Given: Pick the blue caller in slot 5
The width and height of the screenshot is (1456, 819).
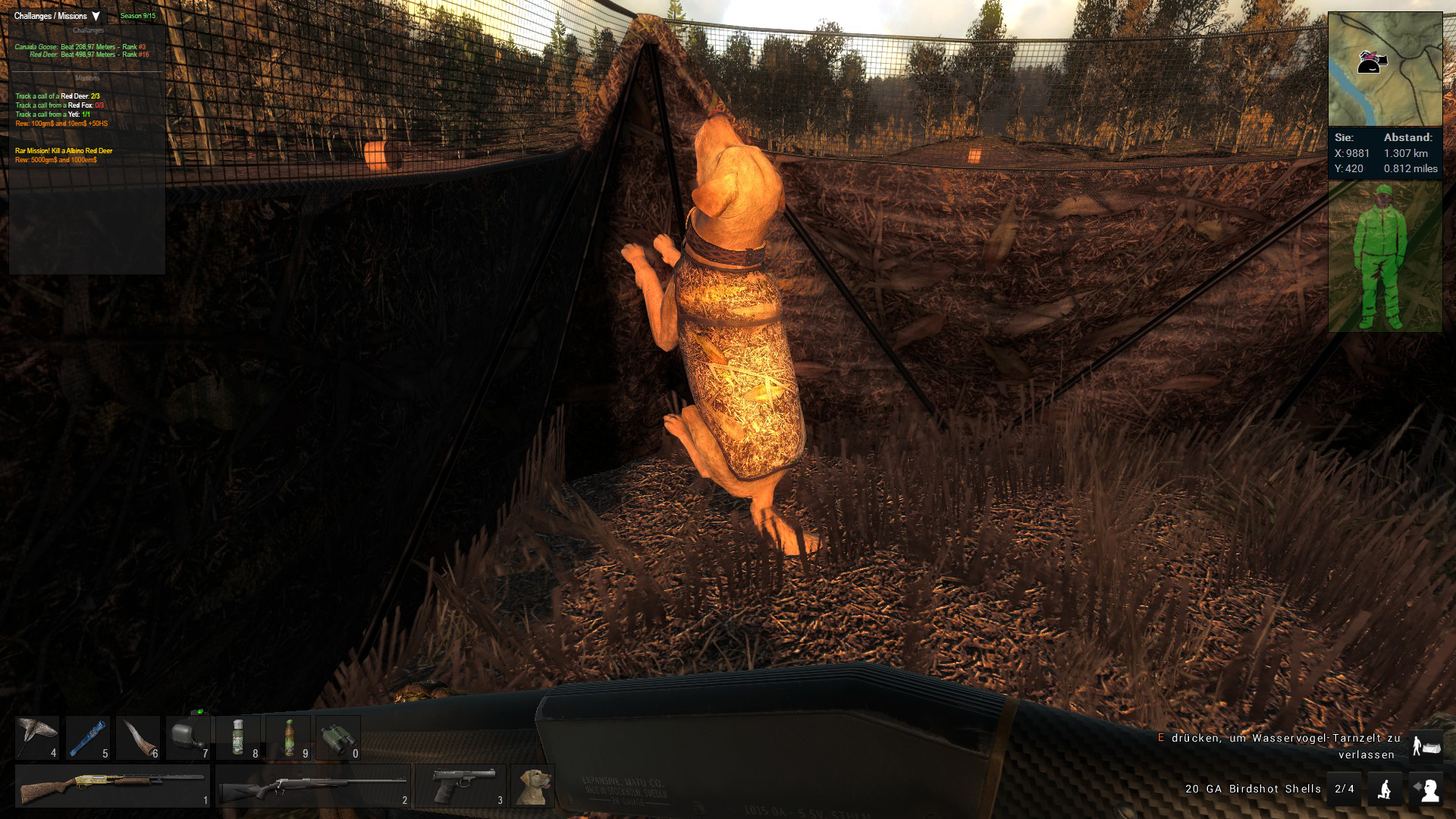Looking at the screenshot, I should tap(87, 738).
